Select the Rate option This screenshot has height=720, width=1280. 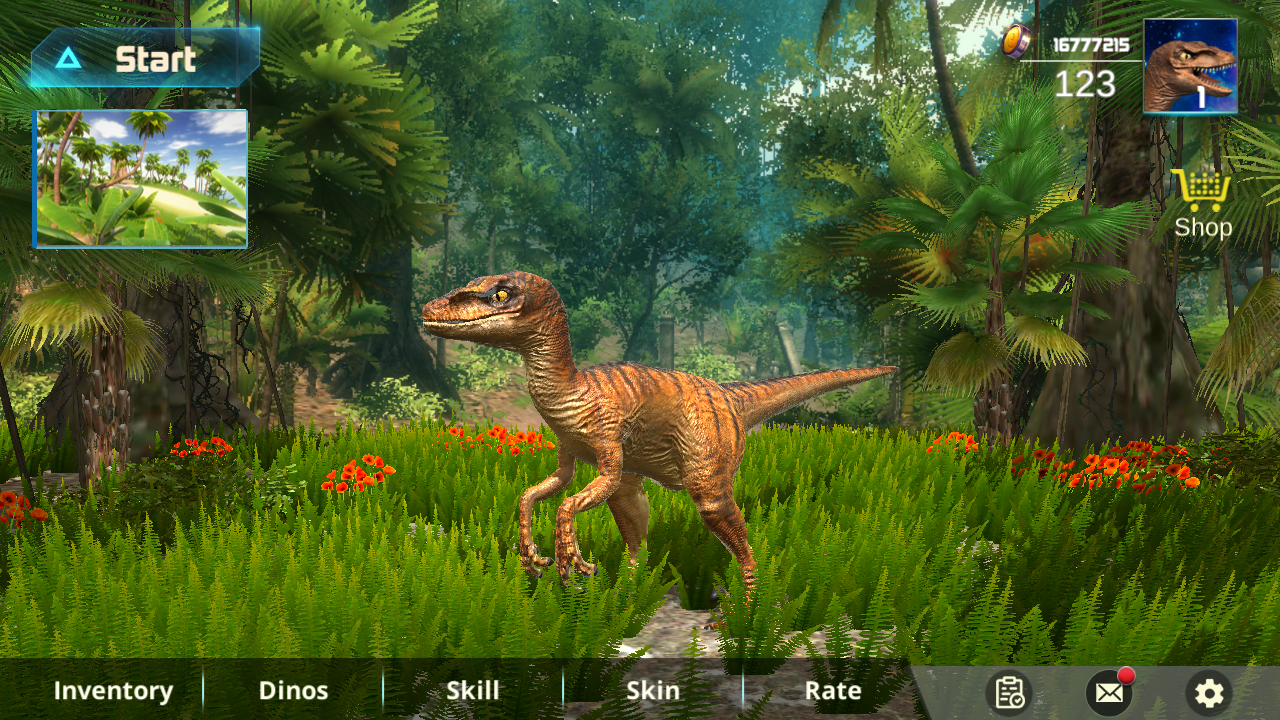(833, 691)
